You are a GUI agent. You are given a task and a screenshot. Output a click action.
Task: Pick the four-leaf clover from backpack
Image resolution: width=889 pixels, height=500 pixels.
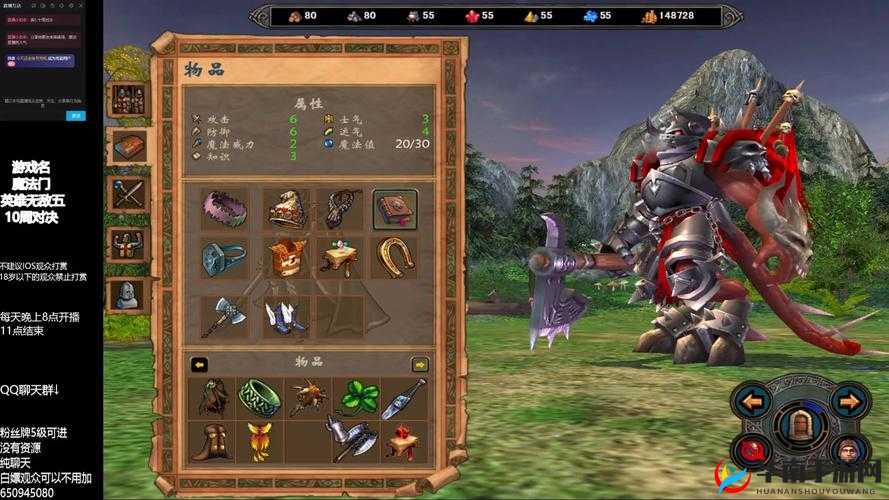[x=358, y=397]
